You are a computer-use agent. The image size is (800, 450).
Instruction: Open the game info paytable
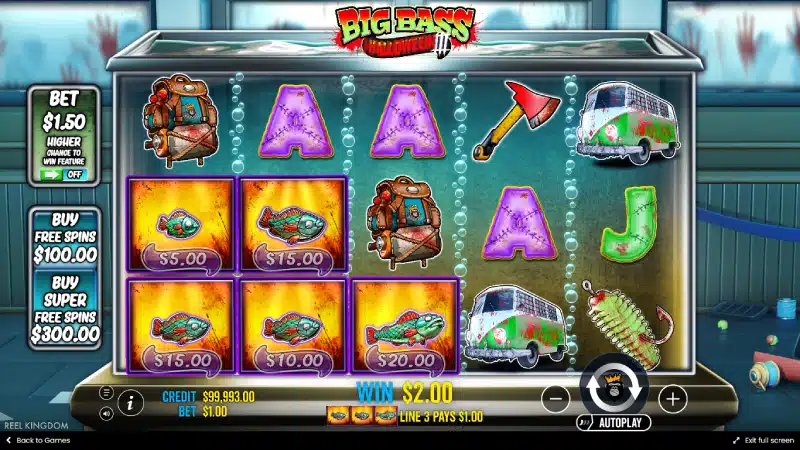pyautogui.click(x=130, y=403)
